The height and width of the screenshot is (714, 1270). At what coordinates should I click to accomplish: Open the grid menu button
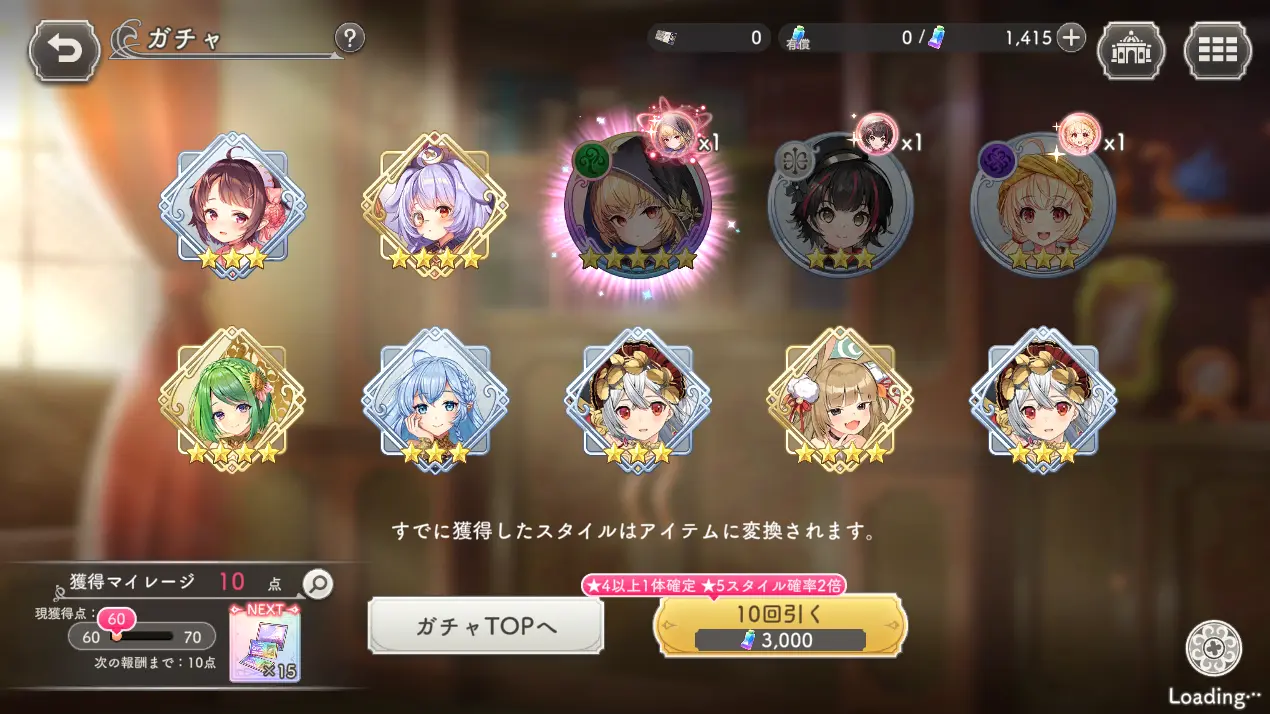click(1217, 50)
